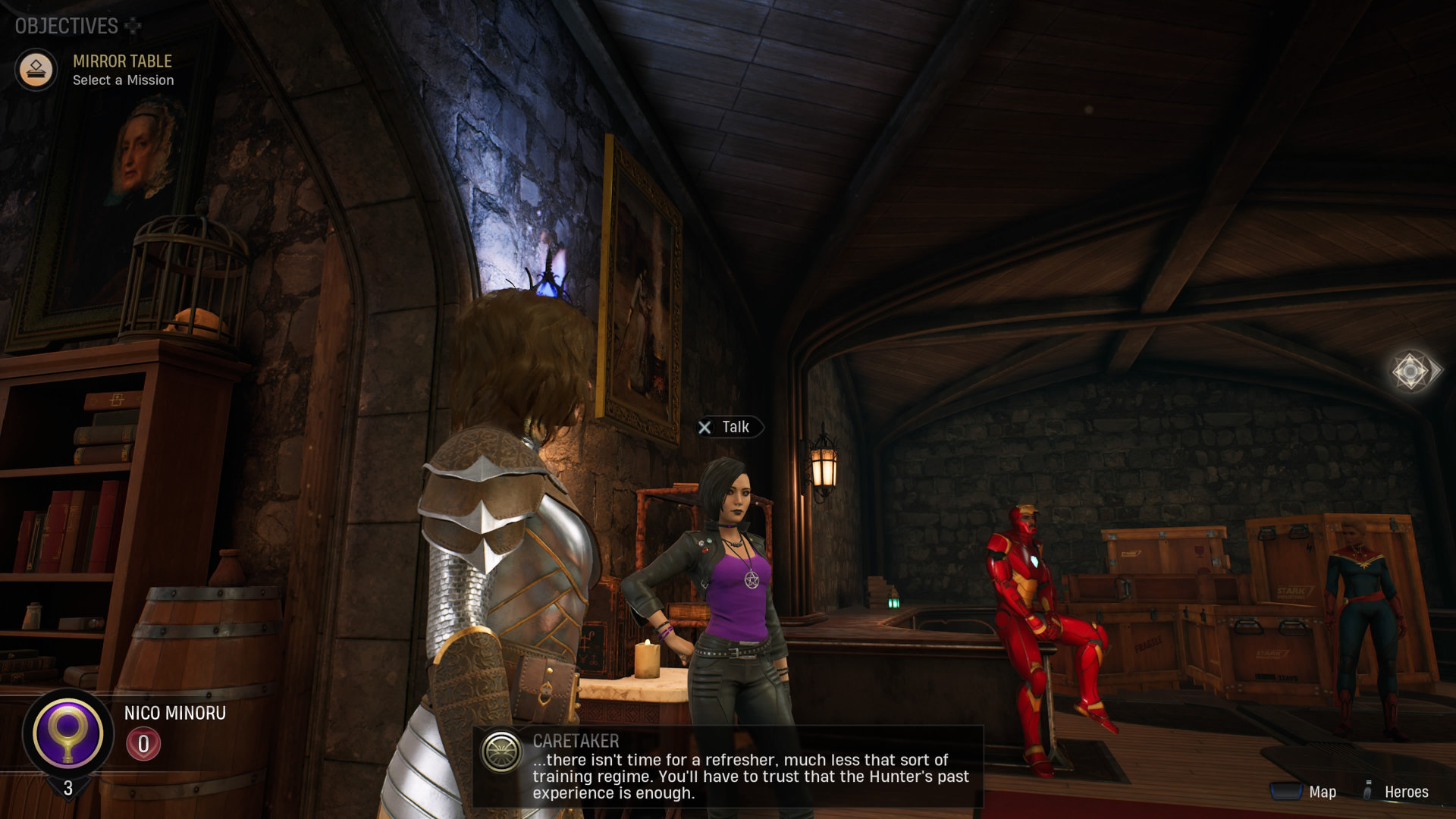Click Nico Minoru's friendship level badge
Image resolution: width=1456 pixels, height=819 pixels.
pos(143,744)
